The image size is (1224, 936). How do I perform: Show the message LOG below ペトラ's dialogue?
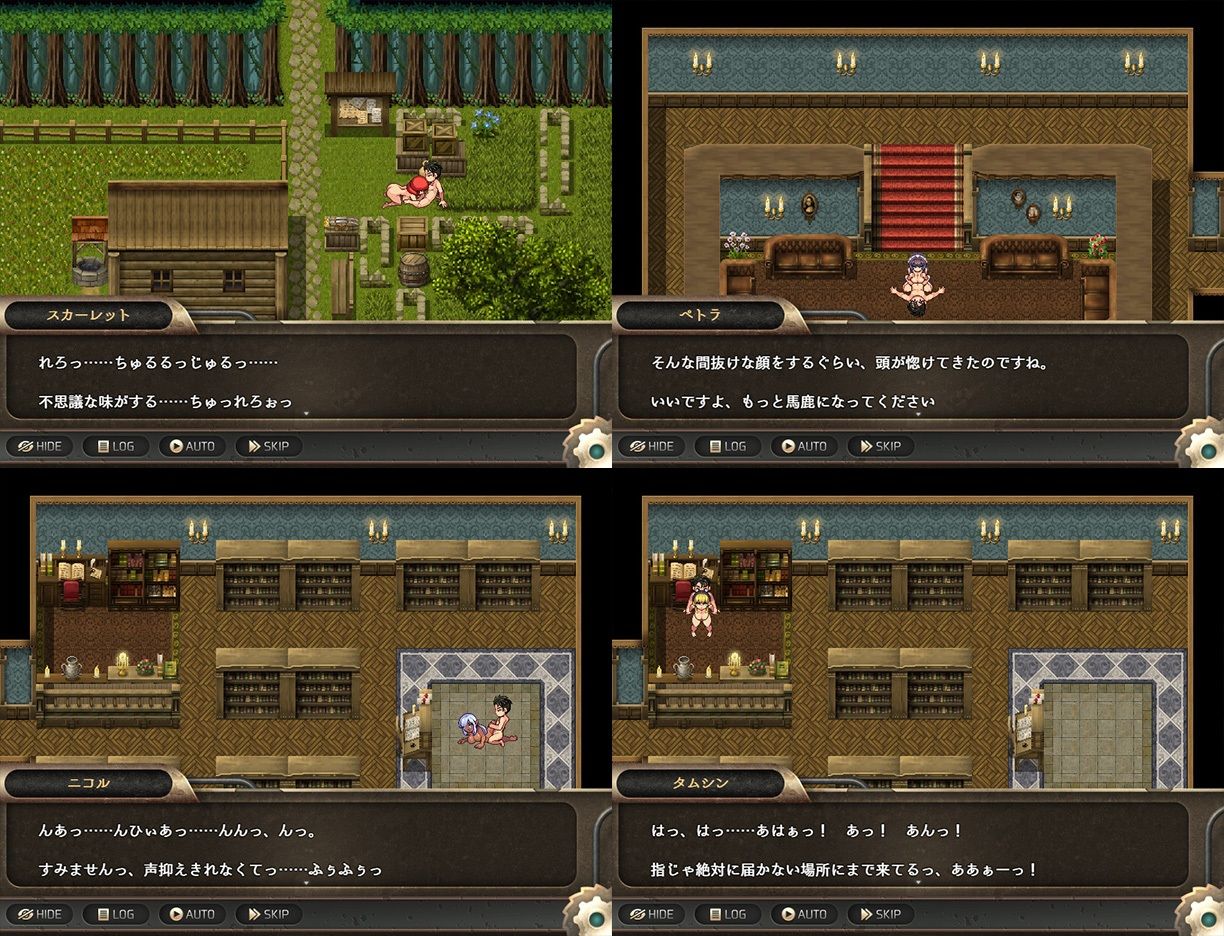click(x=727, y=446)
